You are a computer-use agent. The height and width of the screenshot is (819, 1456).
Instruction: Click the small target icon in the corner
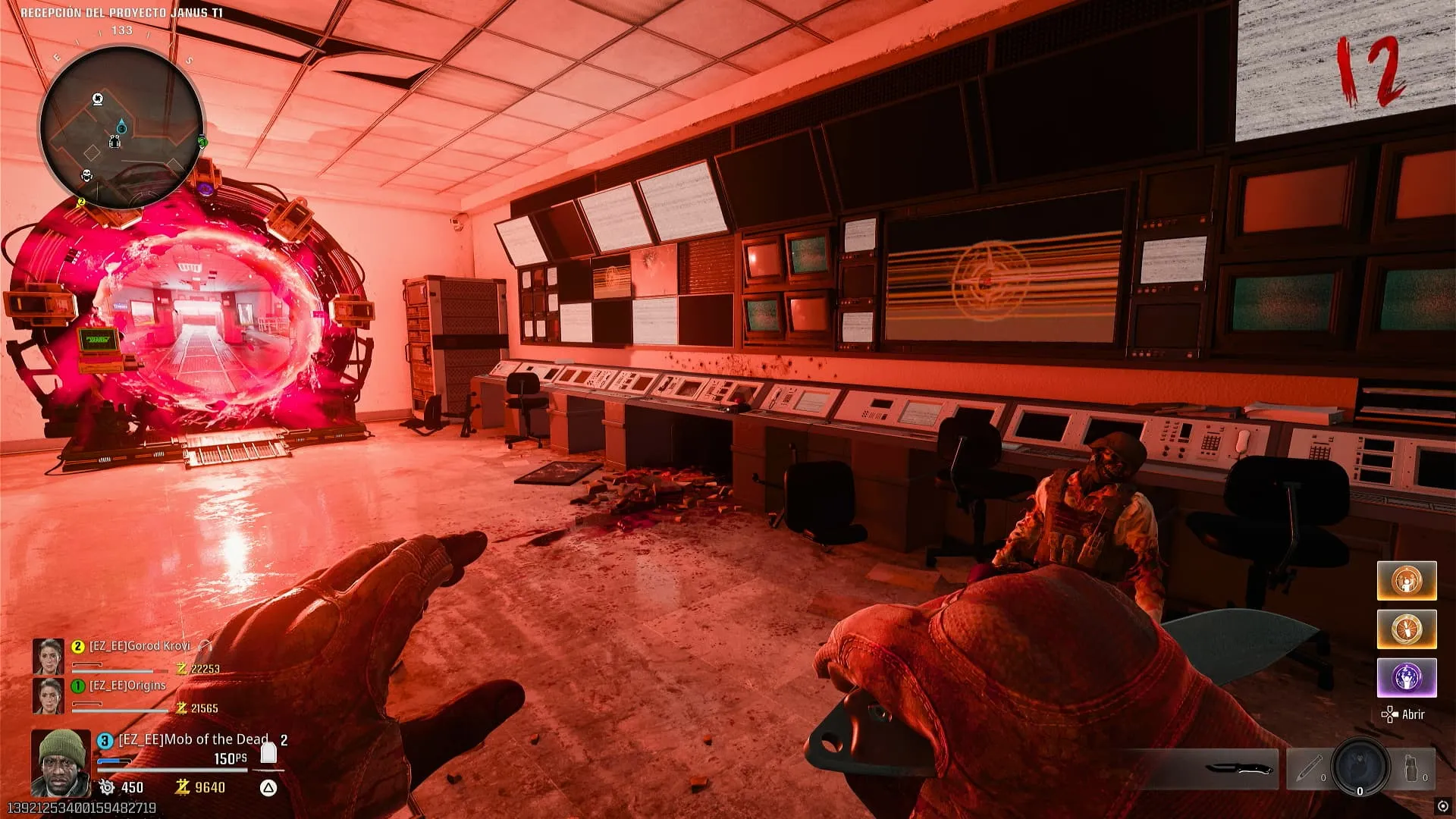tap(1442, 806)
